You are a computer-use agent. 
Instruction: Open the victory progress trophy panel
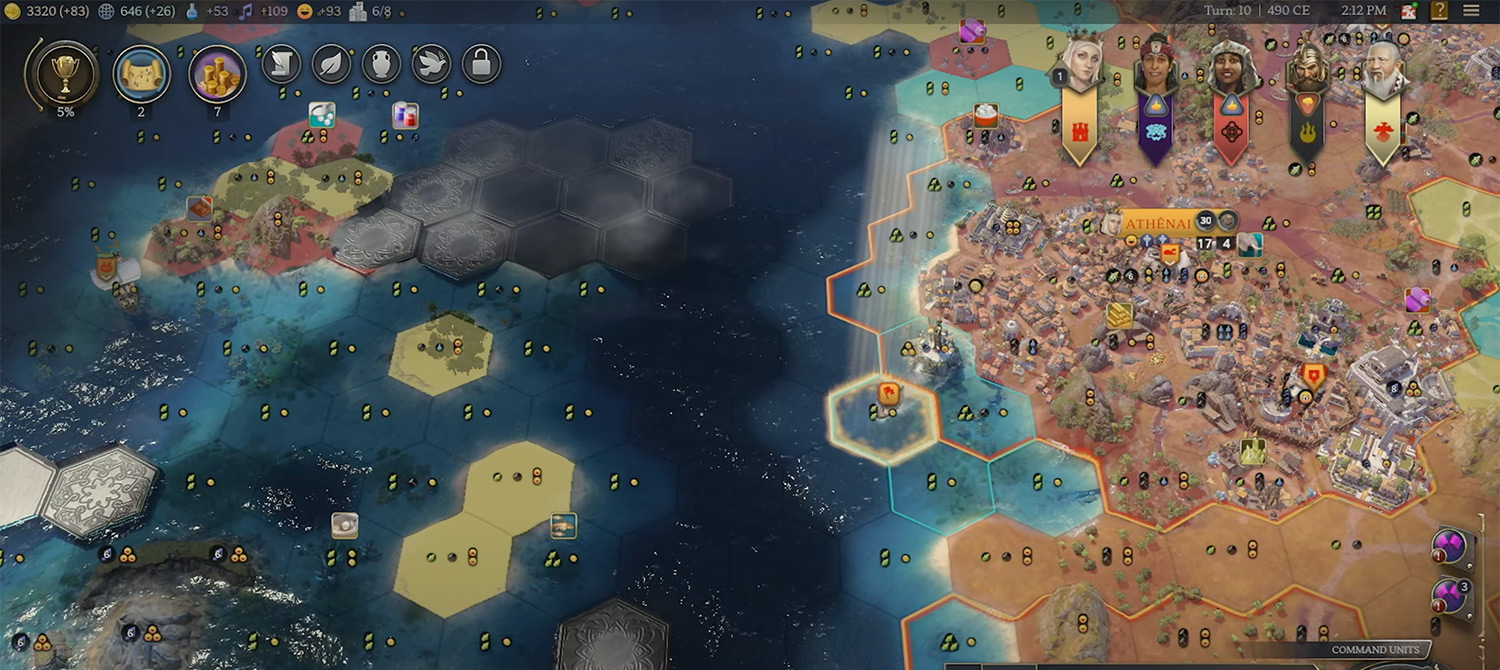(65, 72)
